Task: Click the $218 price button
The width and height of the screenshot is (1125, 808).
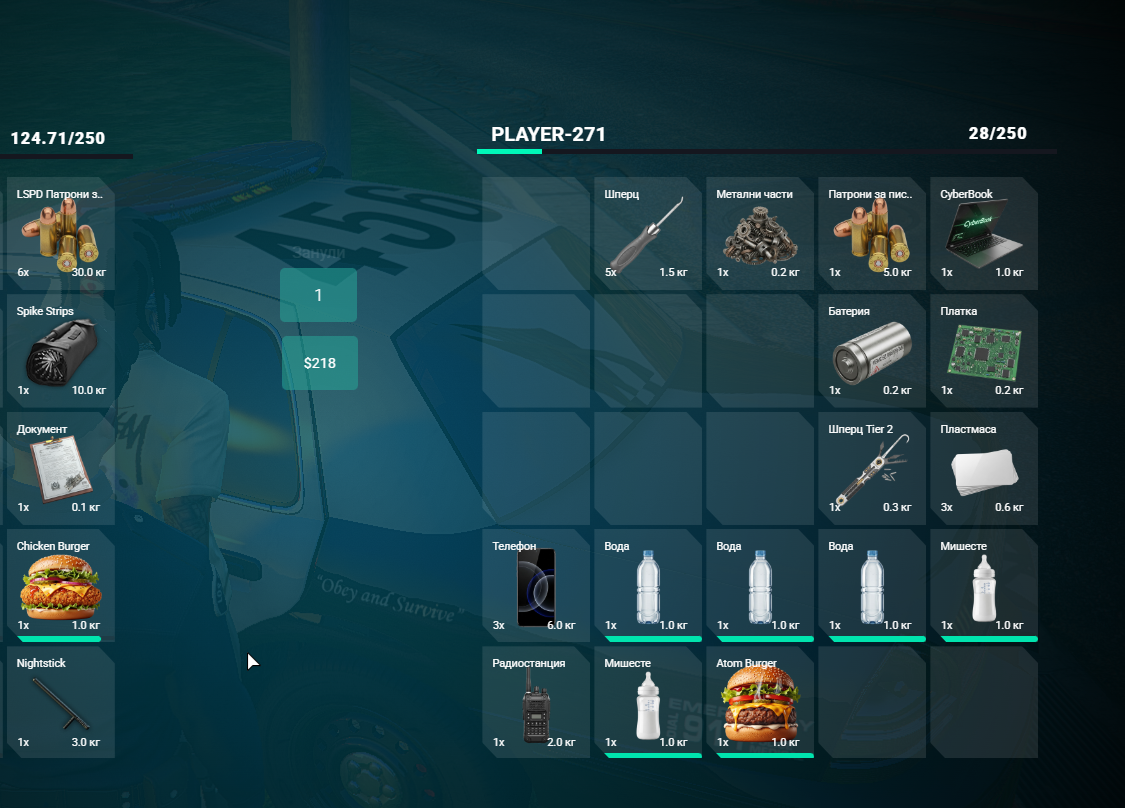Action: pyautogui.click(x=319, y=363)
